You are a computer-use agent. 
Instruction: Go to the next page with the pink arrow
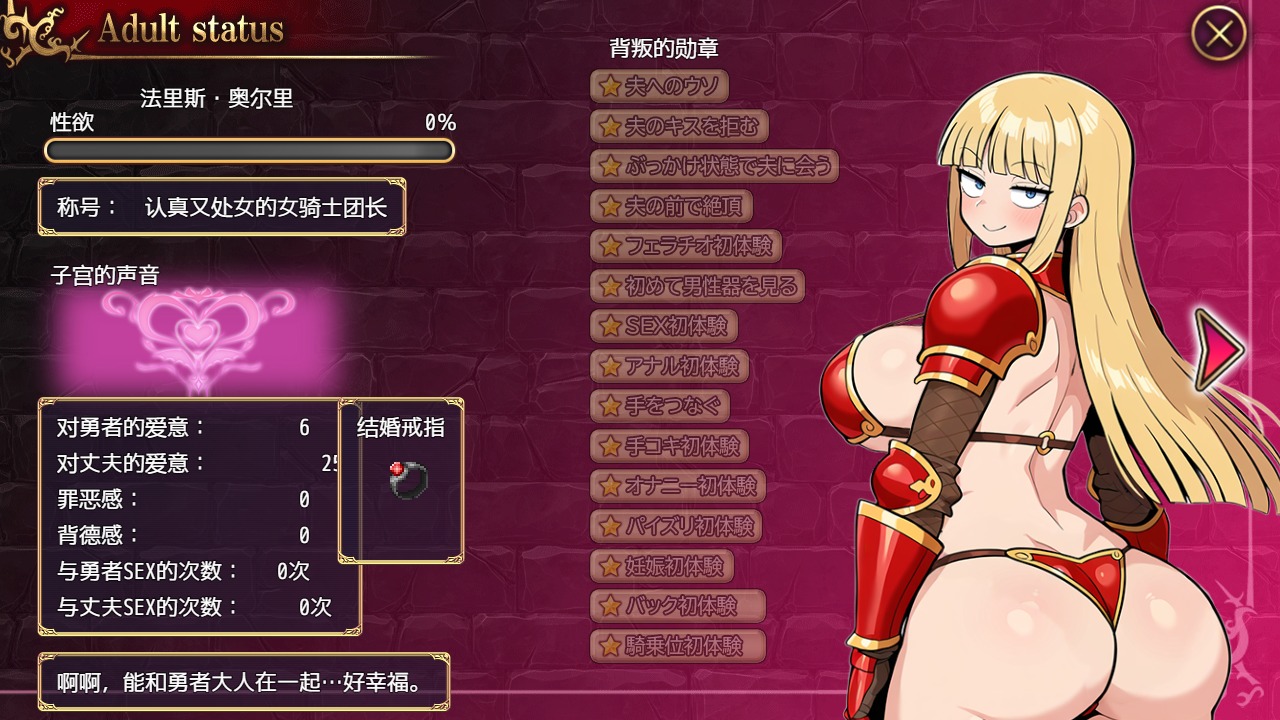point(1219,349)
